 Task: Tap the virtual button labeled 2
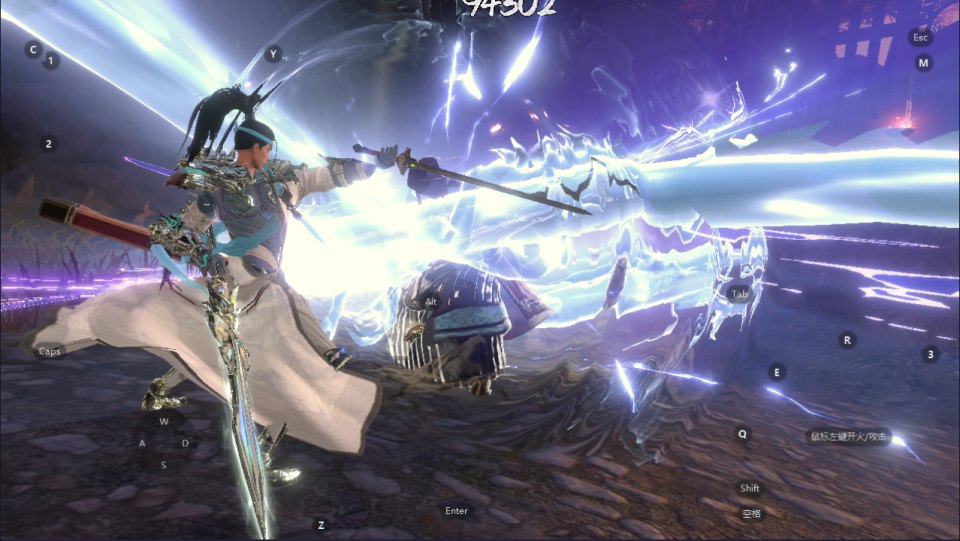pyautogui.click(x=48, y=144)
